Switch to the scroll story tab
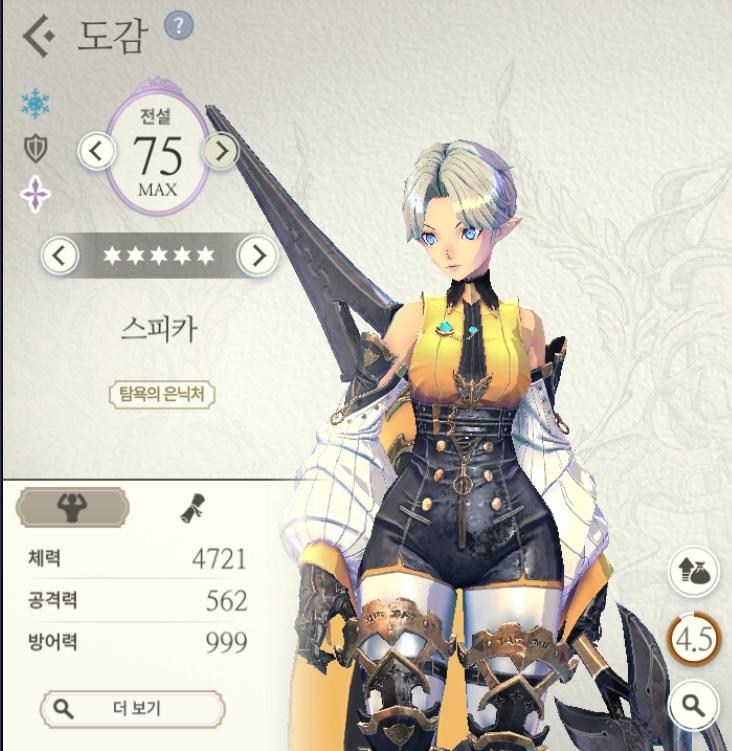Viewport: 732px width, 751px height. 191,509
